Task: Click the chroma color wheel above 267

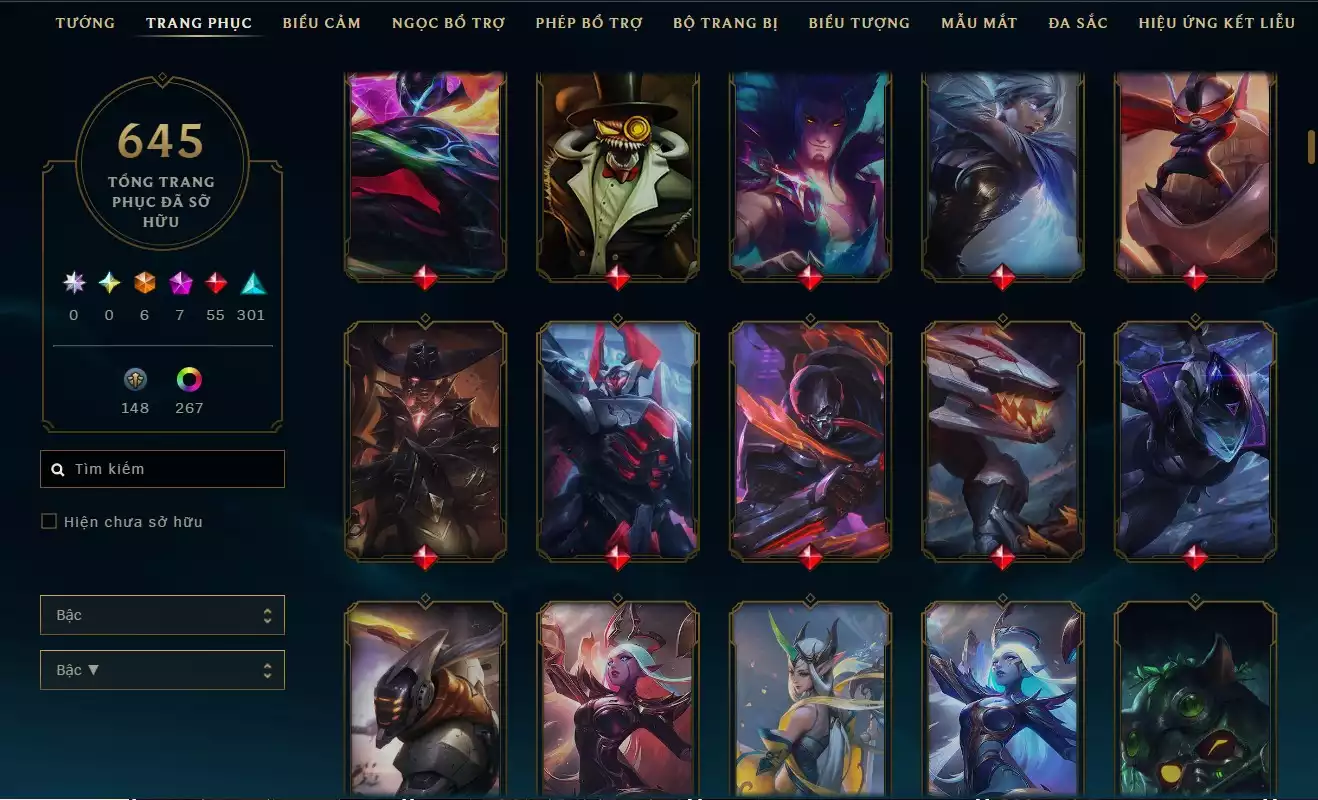Action: (189, 380)
